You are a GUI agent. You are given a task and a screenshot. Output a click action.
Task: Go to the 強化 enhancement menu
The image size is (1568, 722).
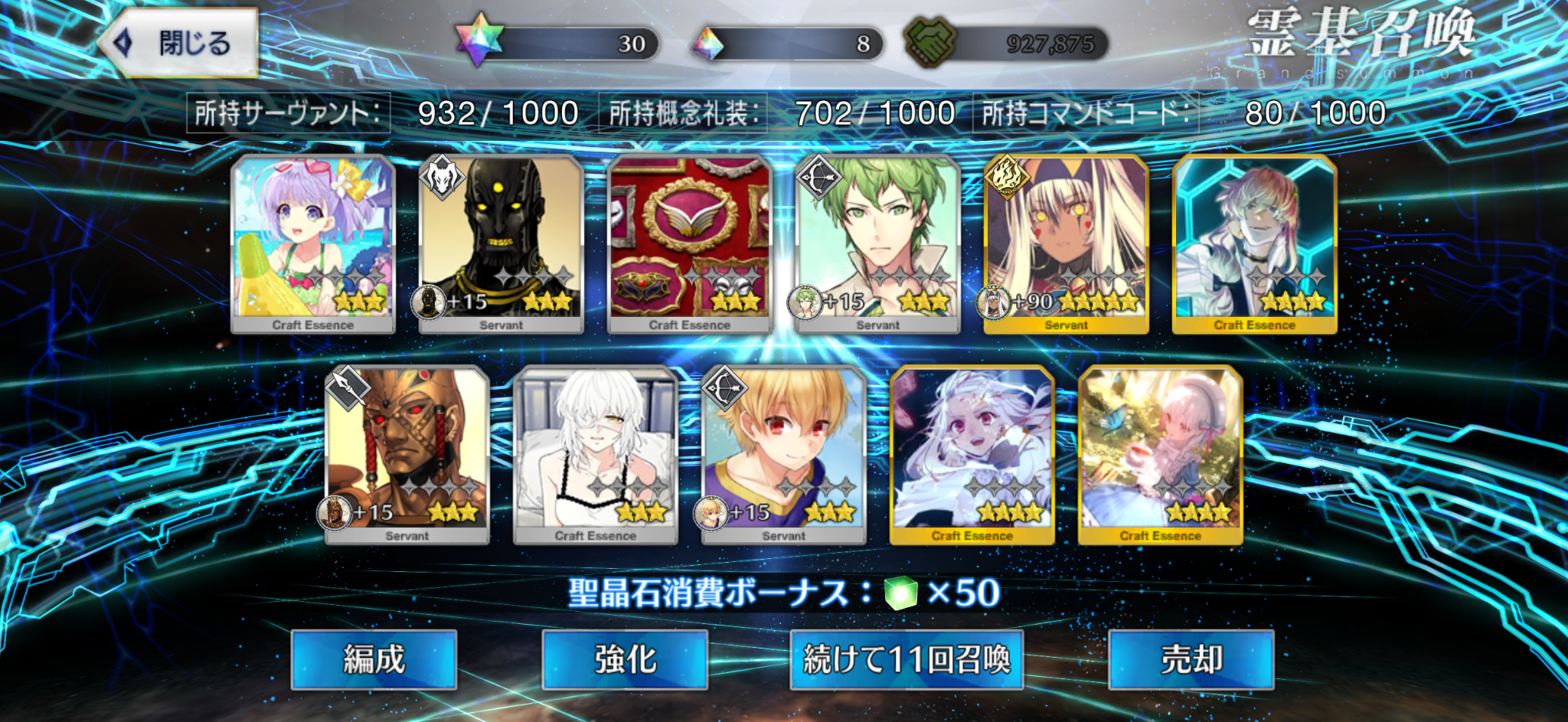tap(625, 659)
